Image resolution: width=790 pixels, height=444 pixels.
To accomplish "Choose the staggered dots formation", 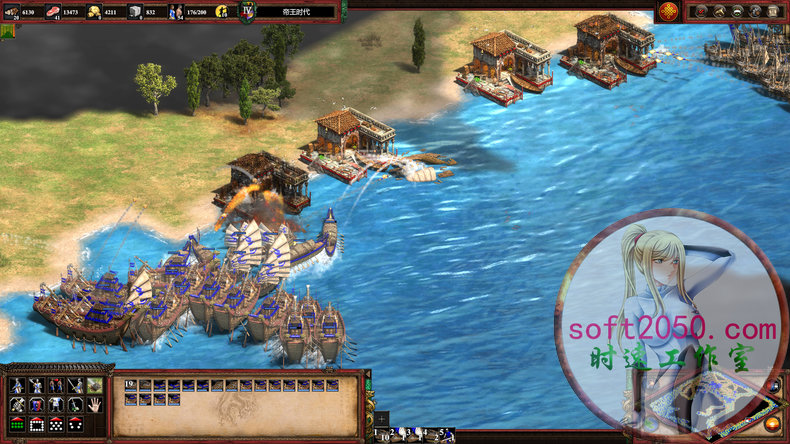I will click(55, 424).
